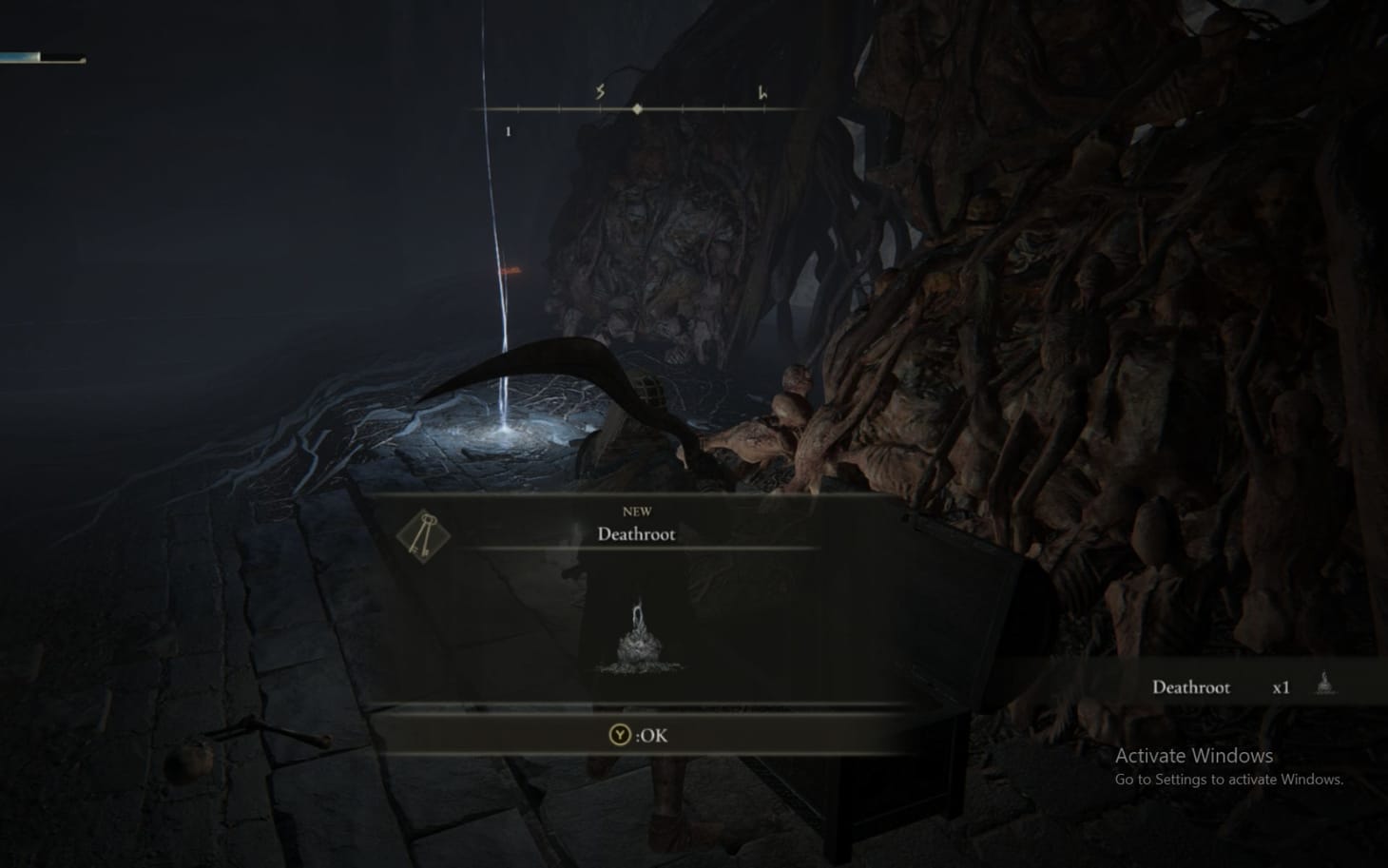Click the NEW label above the item name
Image resolution: width=1388 pixels, height=868 pixels.
tap(636, 510)
